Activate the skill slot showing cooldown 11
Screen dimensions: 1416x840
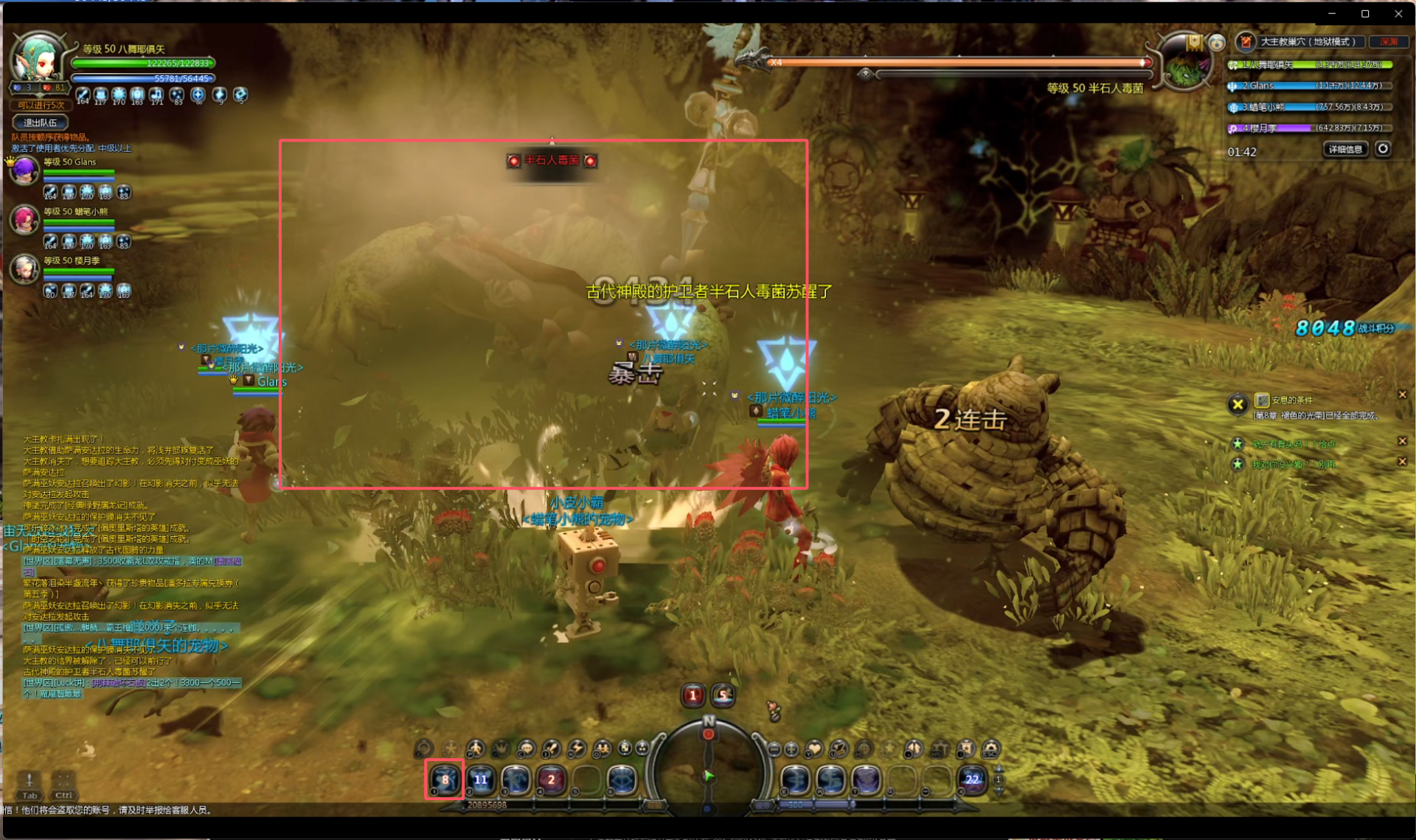480,779
